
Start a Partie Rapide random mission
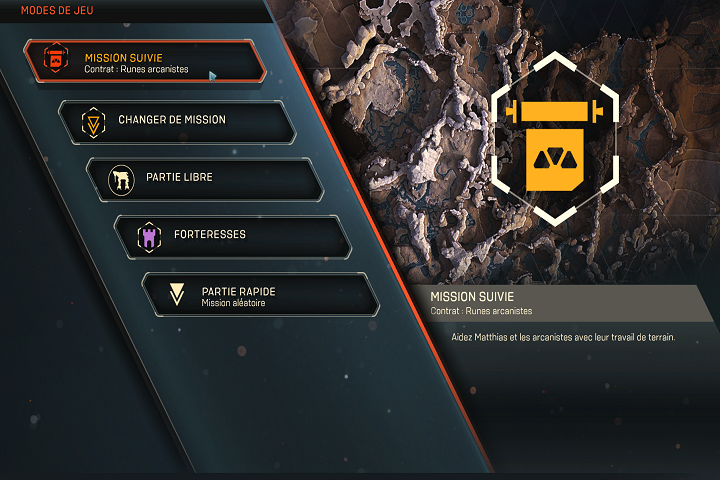[x=262, y=294]
